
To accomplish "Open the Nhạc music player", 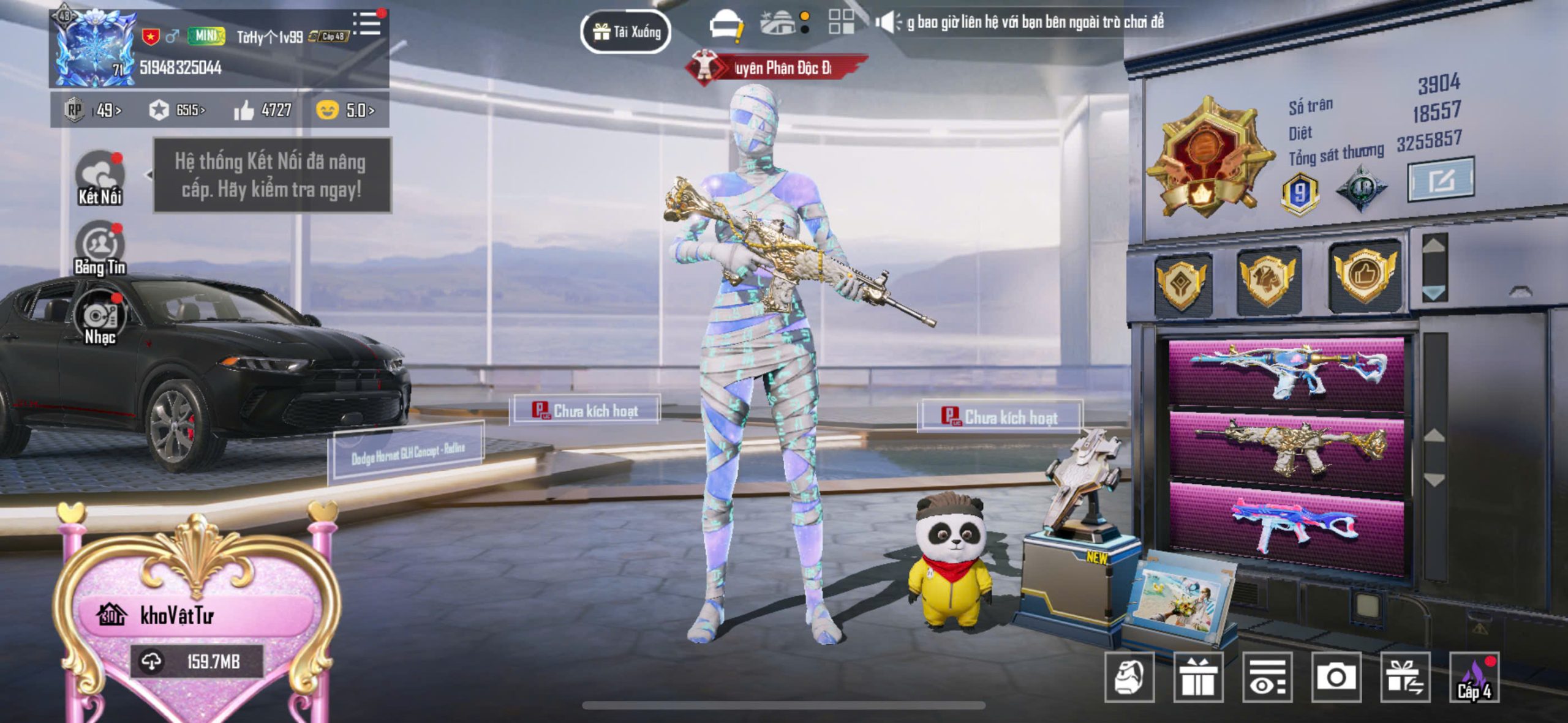I will 101,318.
